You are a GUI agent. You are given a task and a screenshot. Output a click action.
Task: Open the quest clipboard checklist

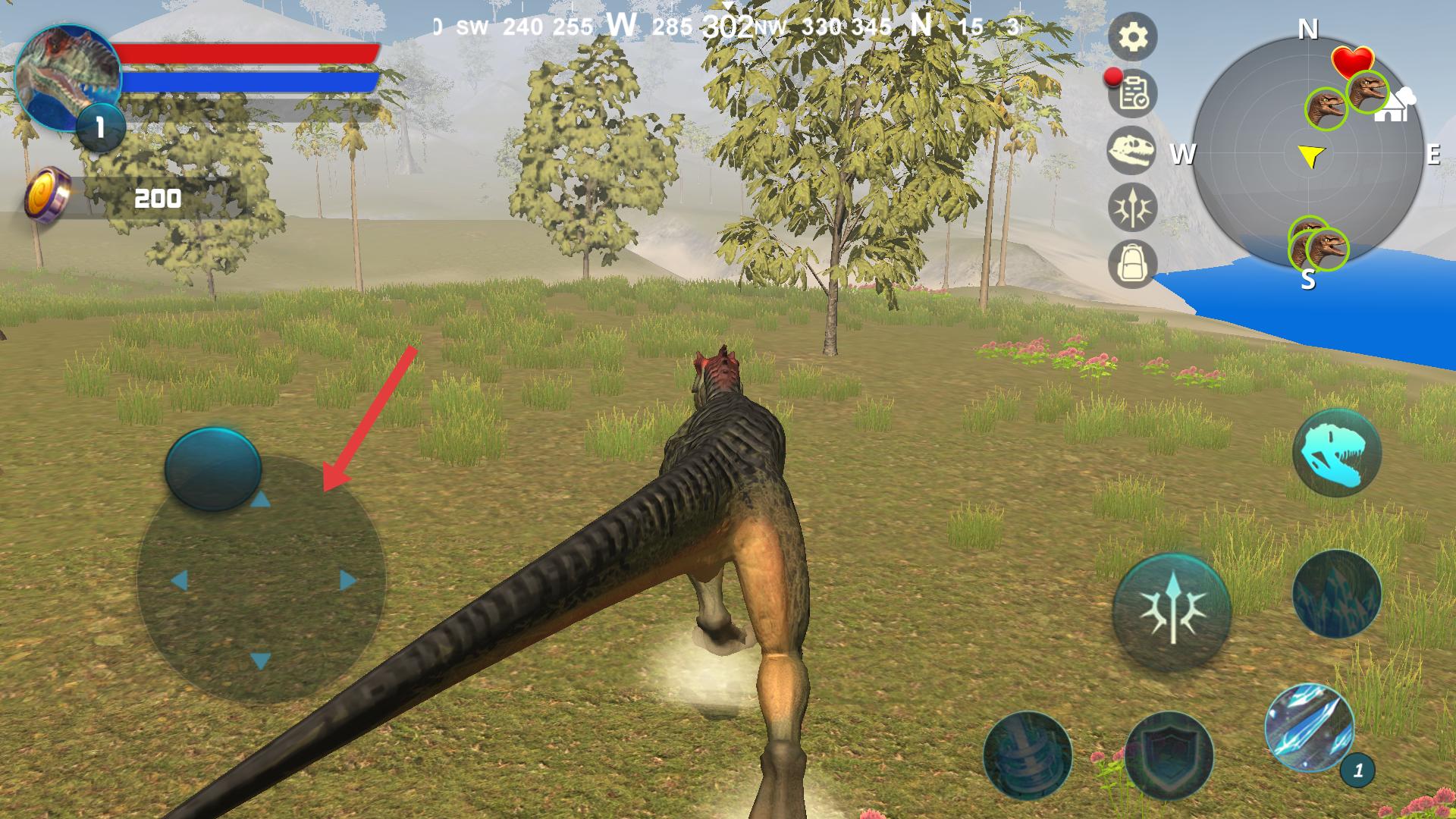(1133, 93)
